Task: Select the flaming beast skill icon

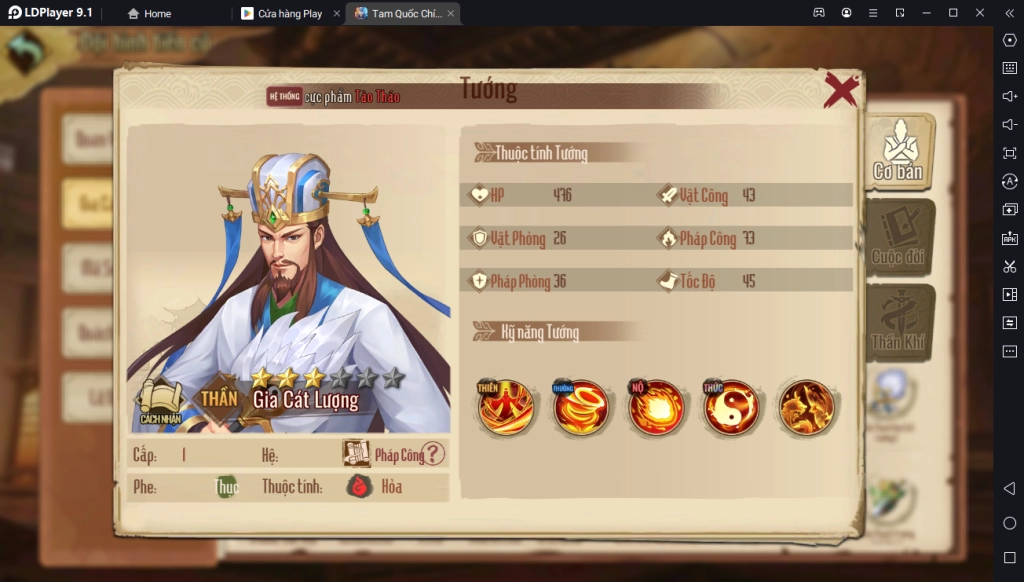Action: coord(807,408)
